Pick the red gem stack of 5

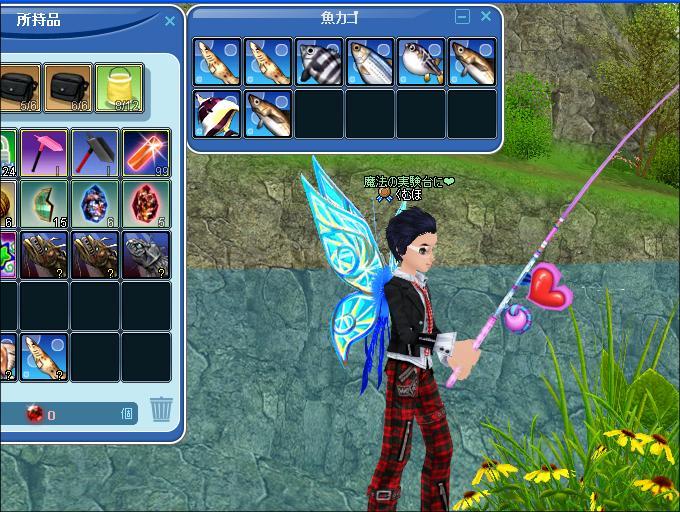point(146,204)
